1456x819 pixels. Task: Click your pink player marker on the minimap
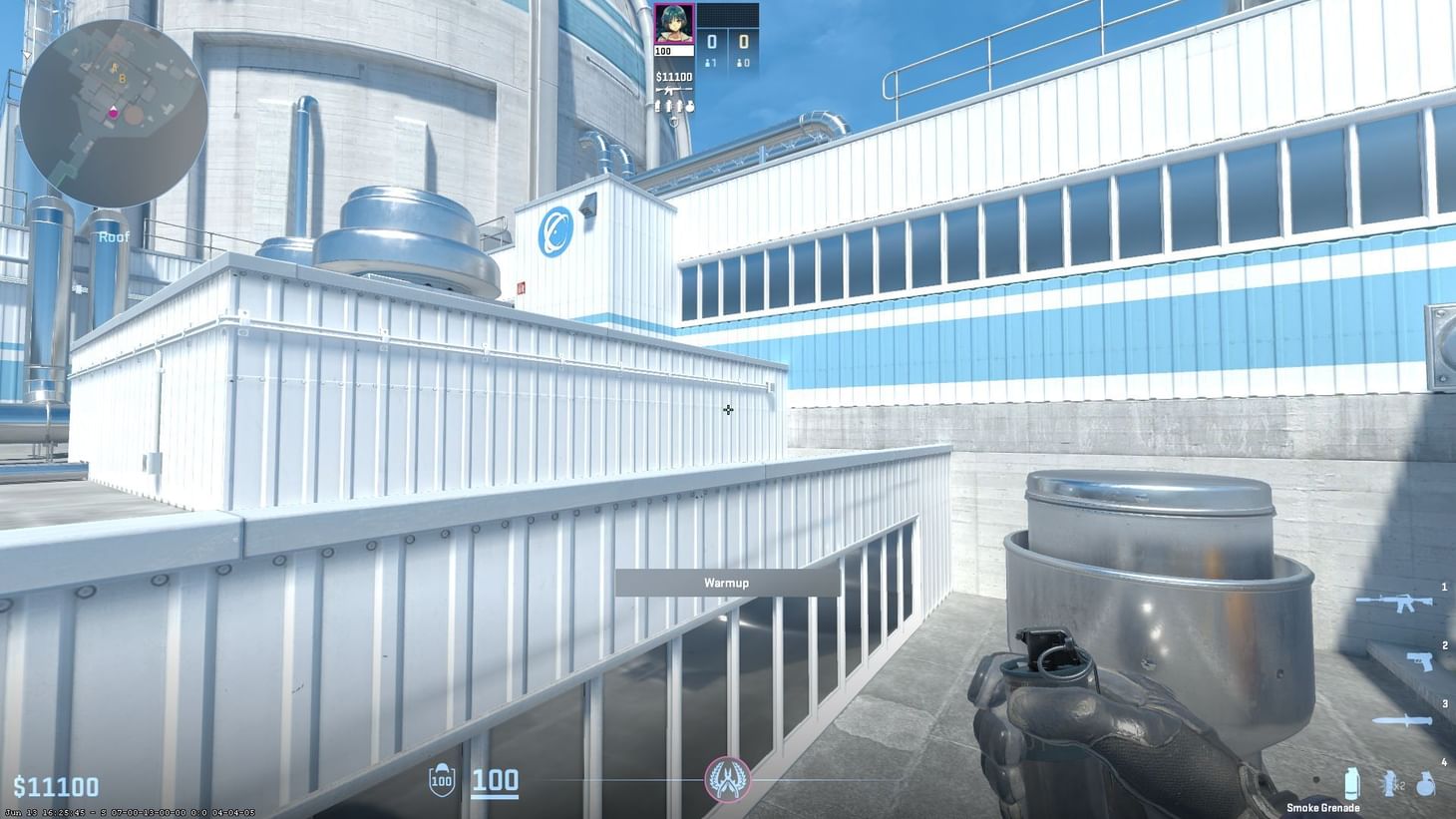114,114
